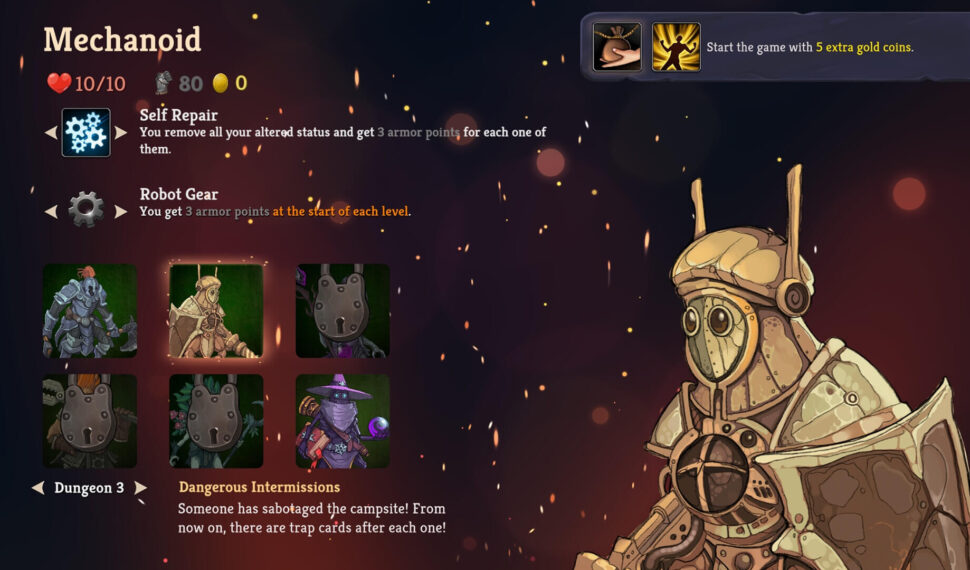Cycle Robot Gear item to previous option

(x=51, y=211)
